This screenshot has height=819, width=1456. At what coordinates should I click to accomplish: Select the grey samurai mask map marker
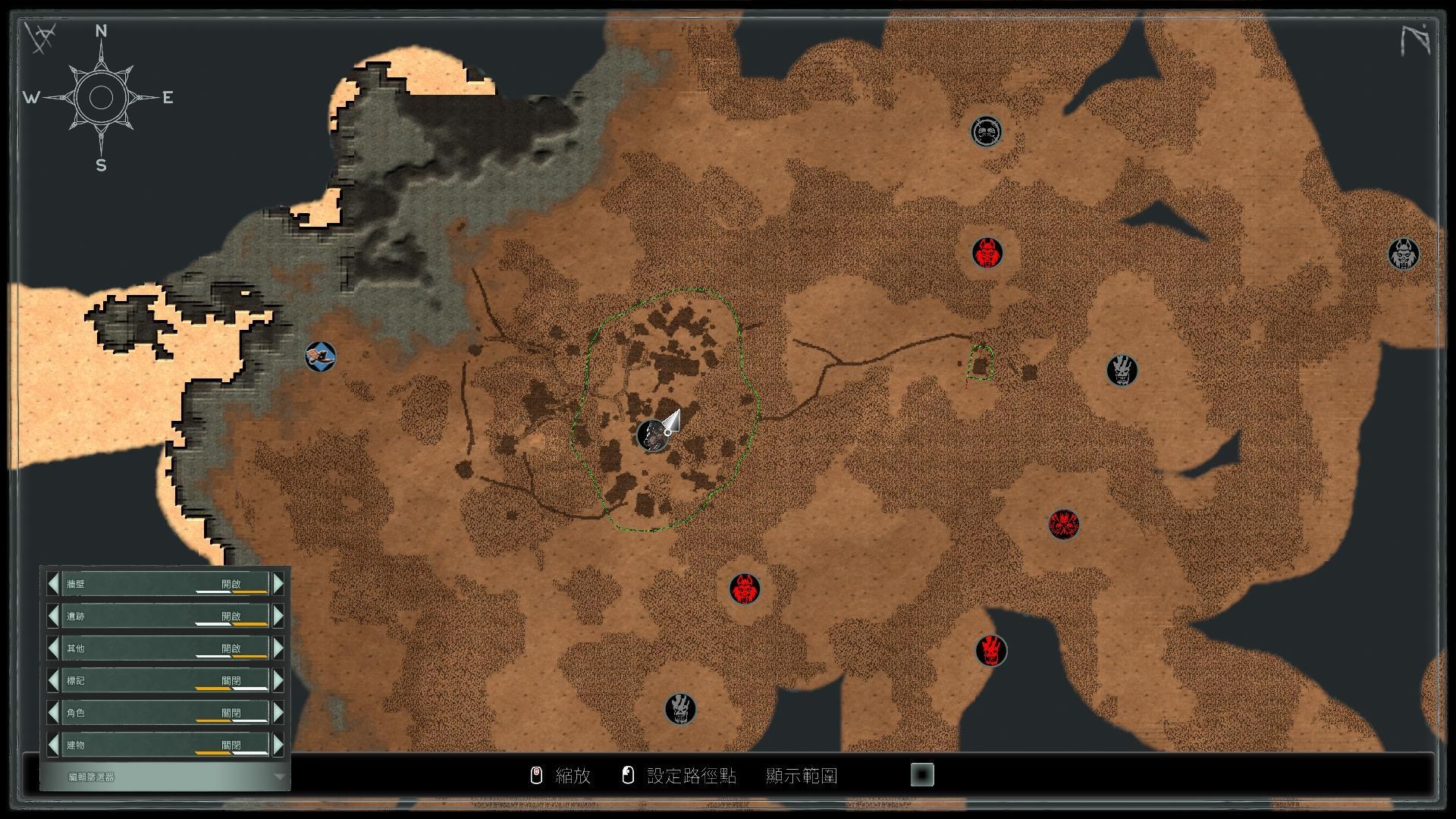click(1403, 254)
